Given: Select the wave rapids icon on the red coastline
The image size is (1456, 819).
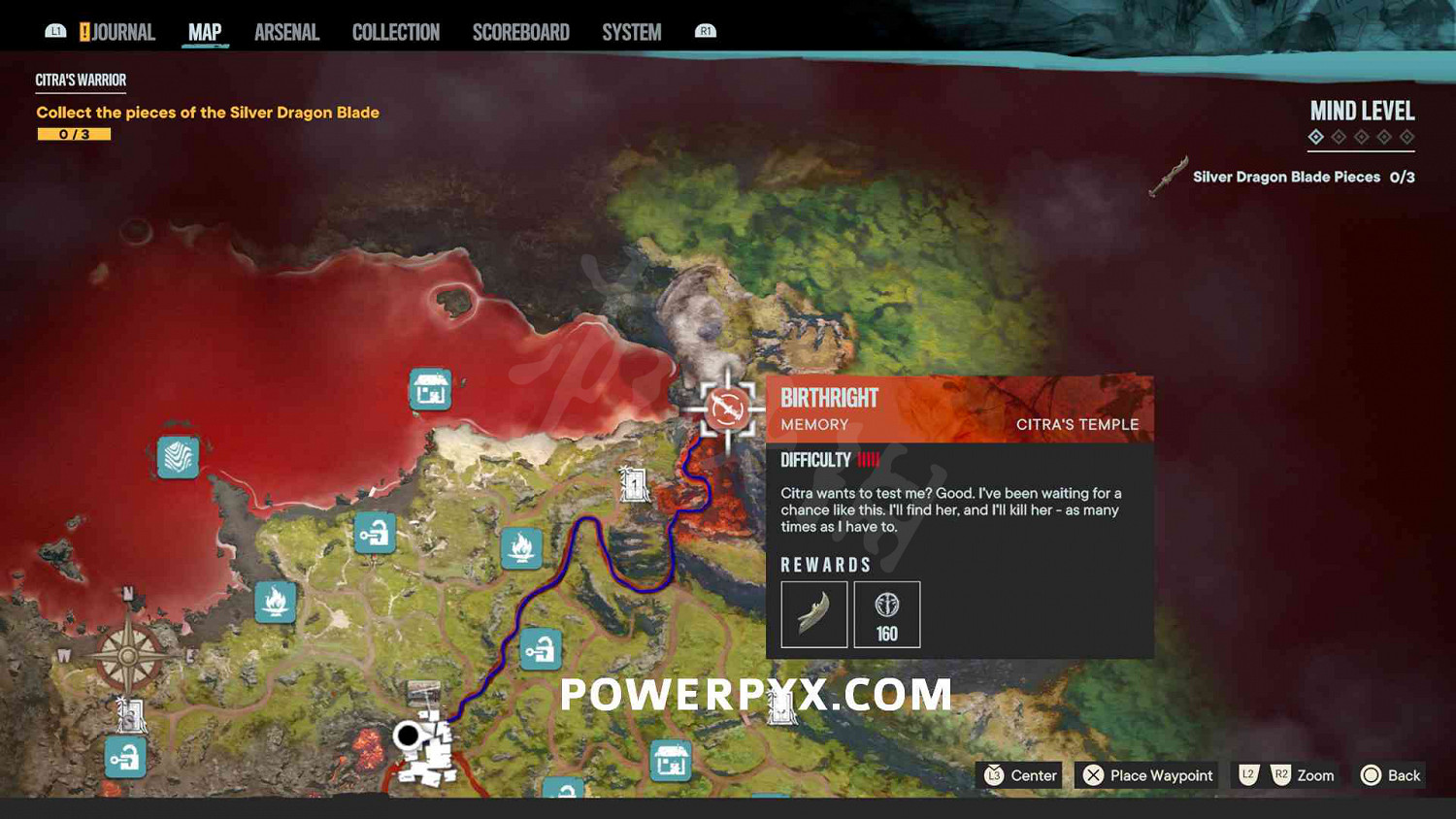Looking at the screenshot, I should [177, 458].
